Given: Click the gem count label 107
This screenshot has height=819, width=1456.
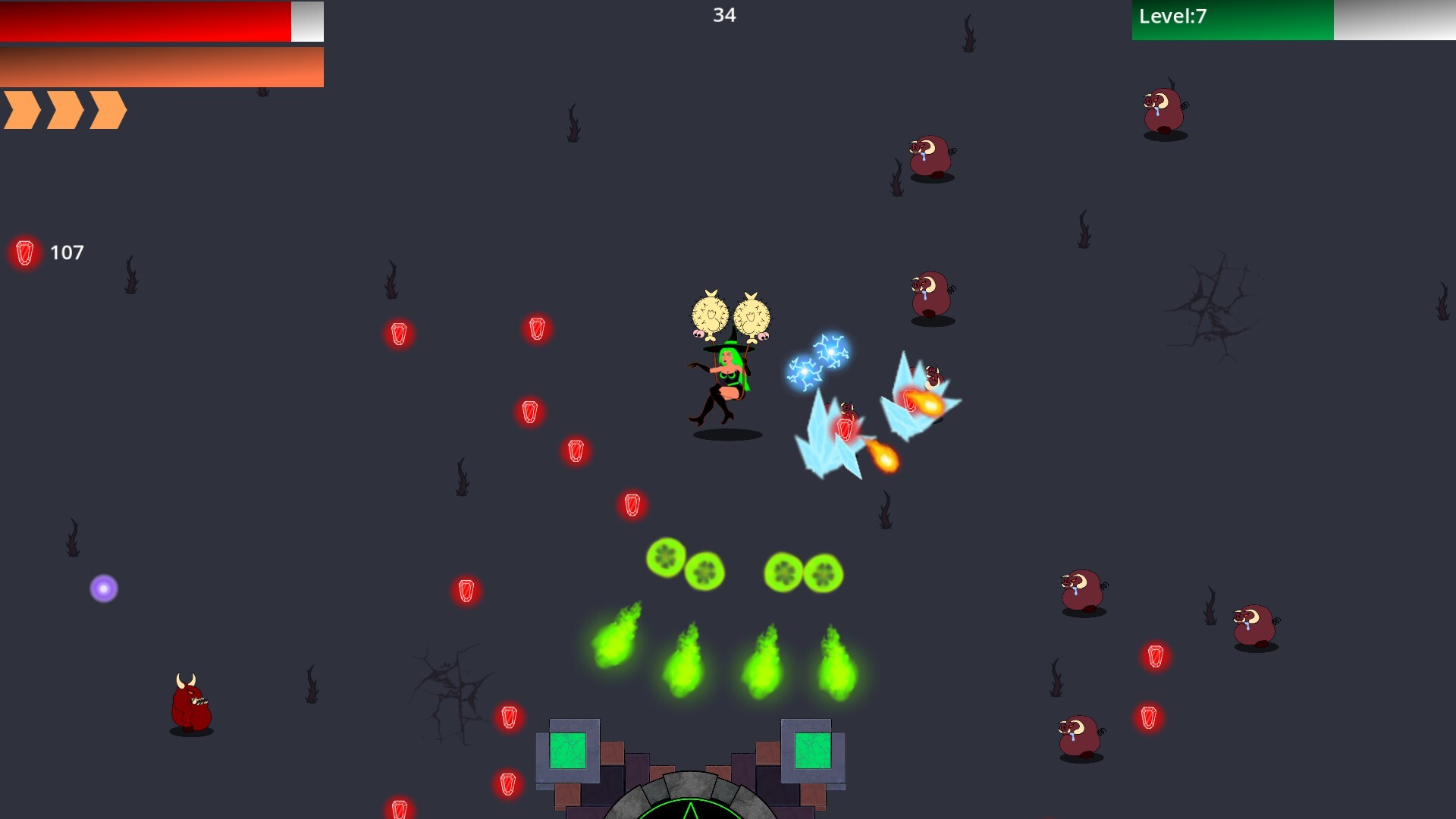Looking at the screenshot, I should [x=67, y=252].
